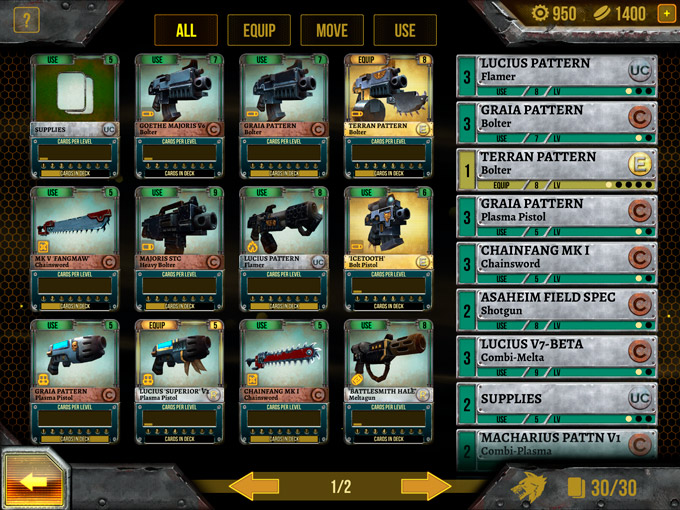Open the question mark help button
The width and height of the screenshot is (680, 510).
click(25, 19)
